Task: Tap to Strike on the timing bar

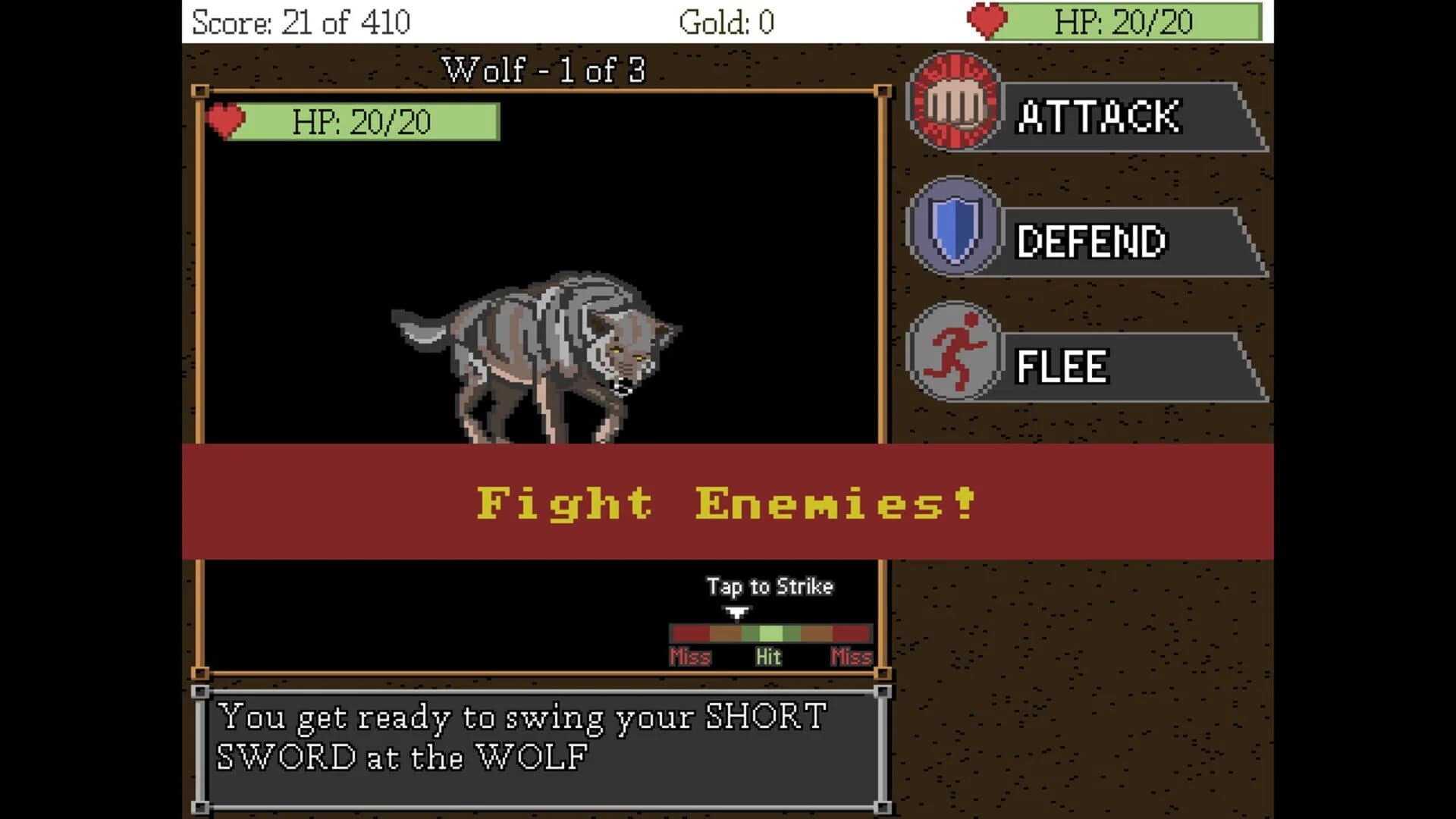Action: pyautogui.click(x=769, y=587)
